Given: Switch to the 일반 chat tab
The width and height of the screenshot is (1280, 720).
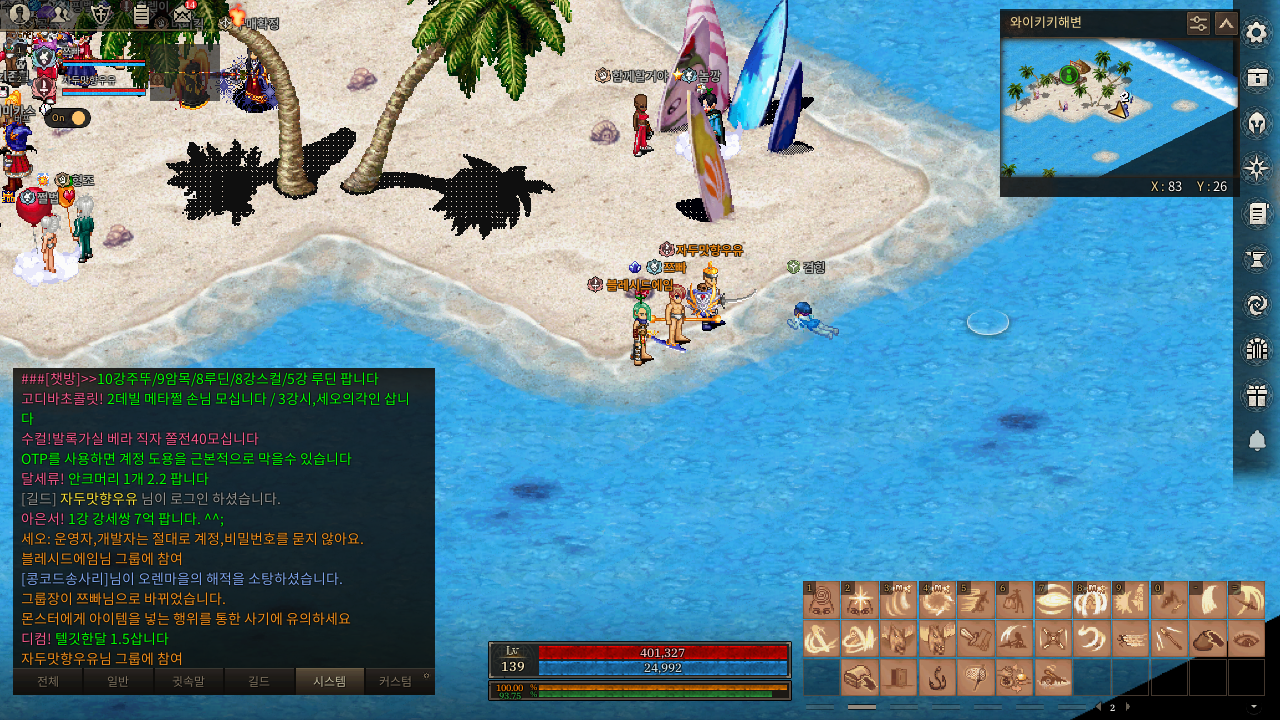Looking at the screenshot, I should [x=118, y=681].
